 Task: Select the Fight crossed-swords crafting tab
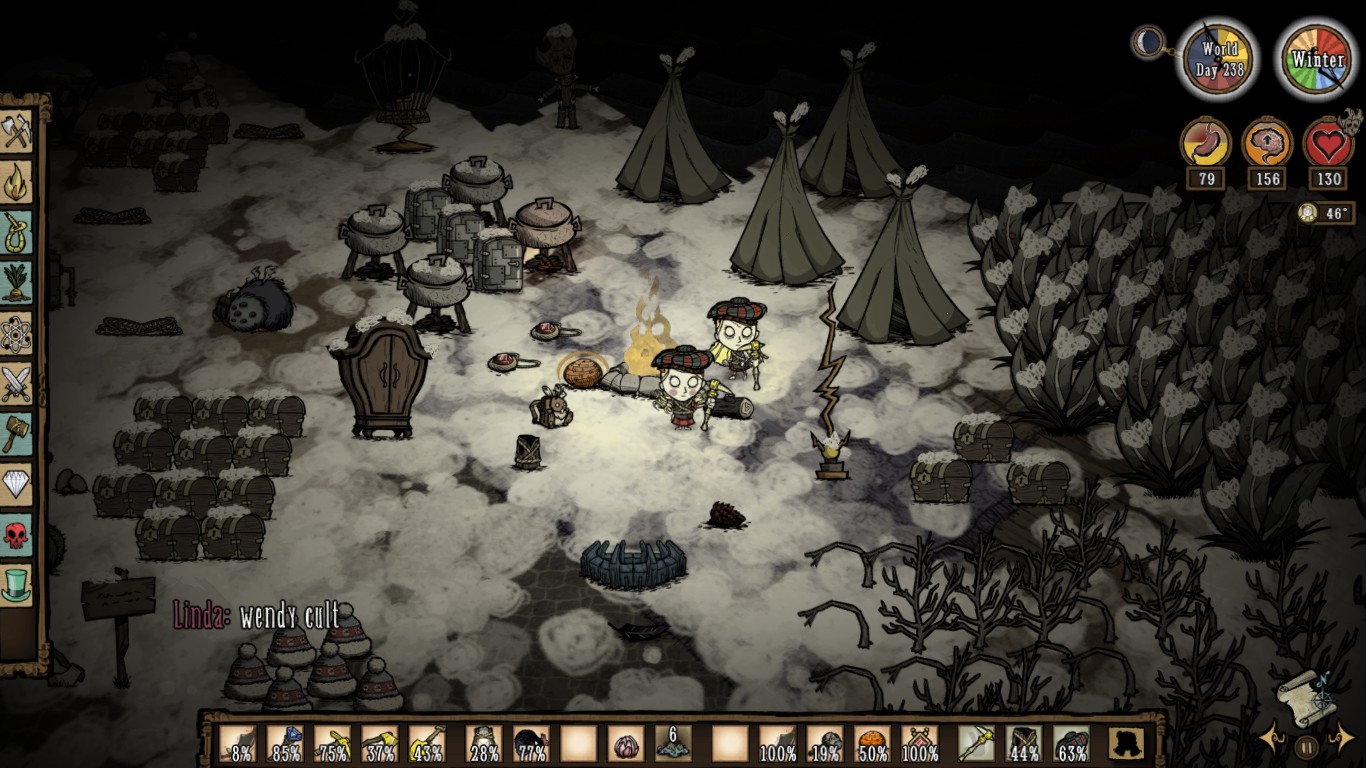point(17,383)
